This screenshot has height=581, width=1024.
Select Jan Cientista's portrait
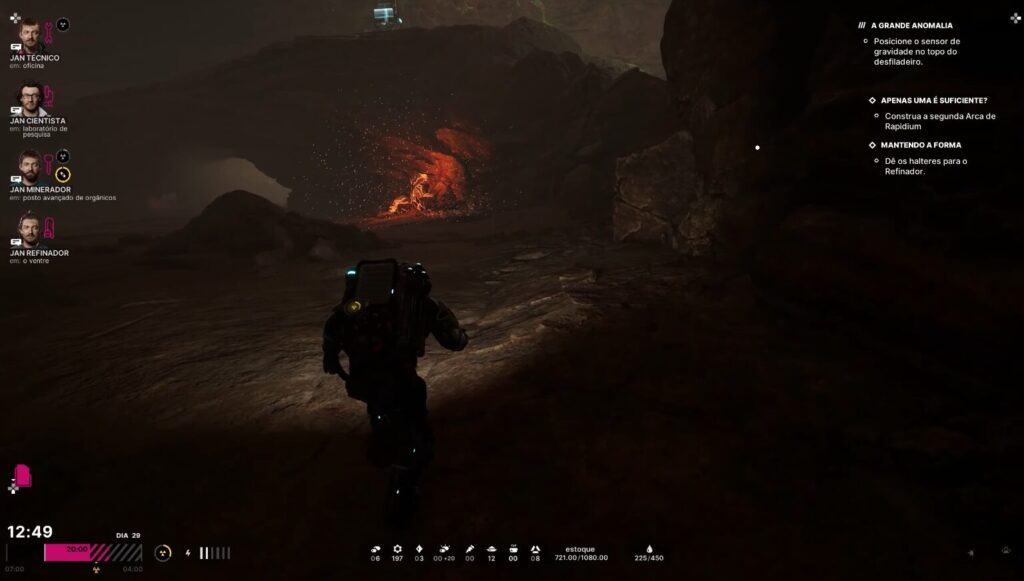tap(31, 100)
